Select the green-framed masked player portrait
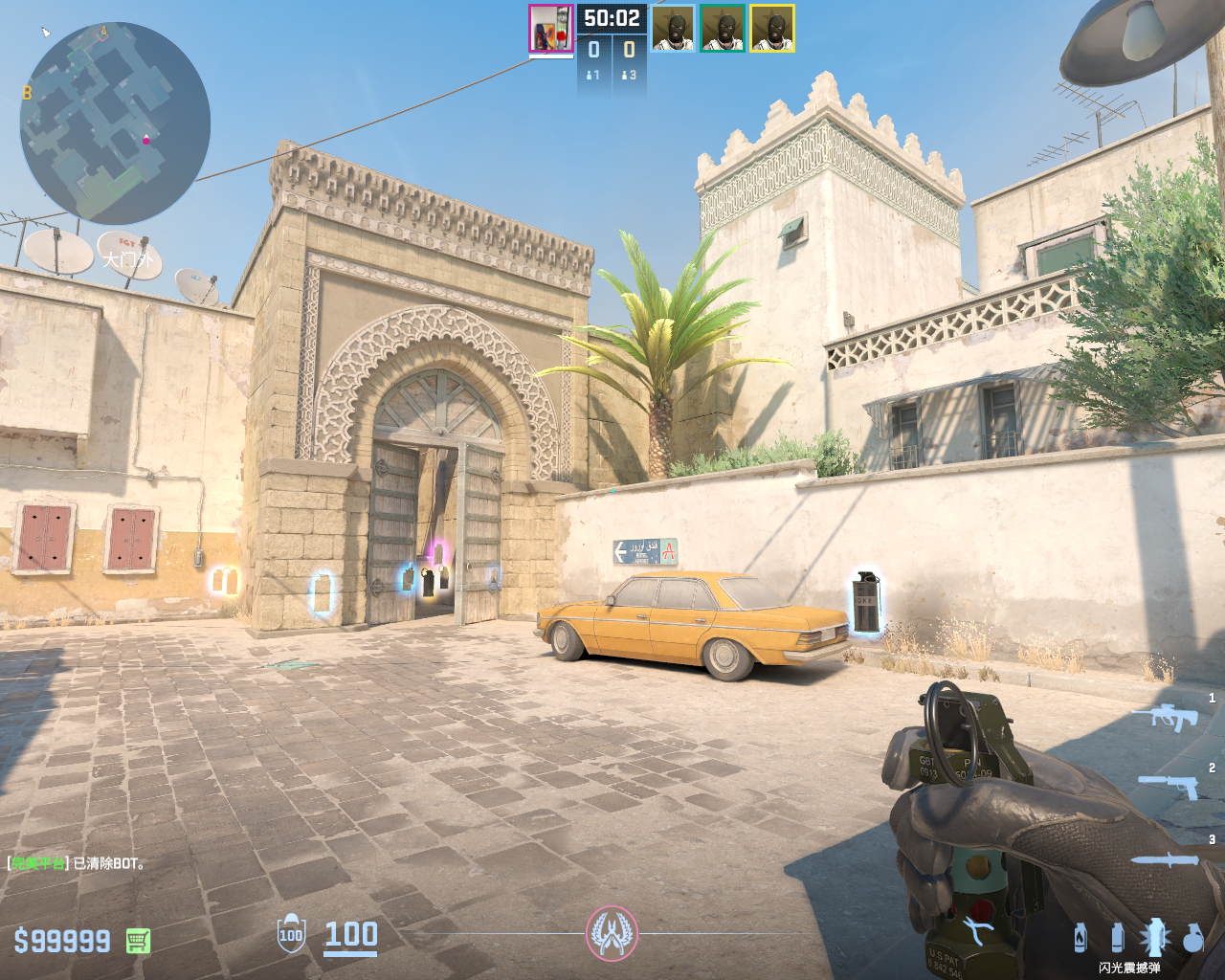 click(723, 29)
